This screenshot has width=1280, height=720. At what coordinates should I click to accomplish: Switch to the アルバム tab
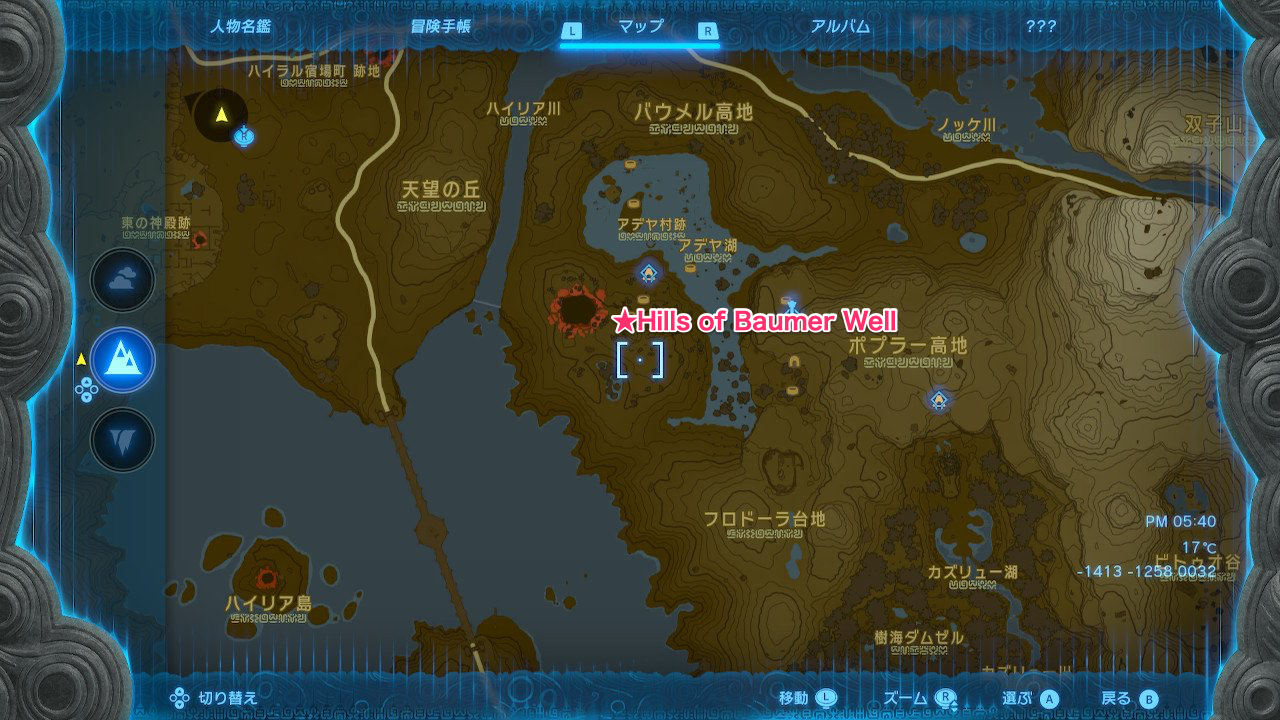pos(840,28)
